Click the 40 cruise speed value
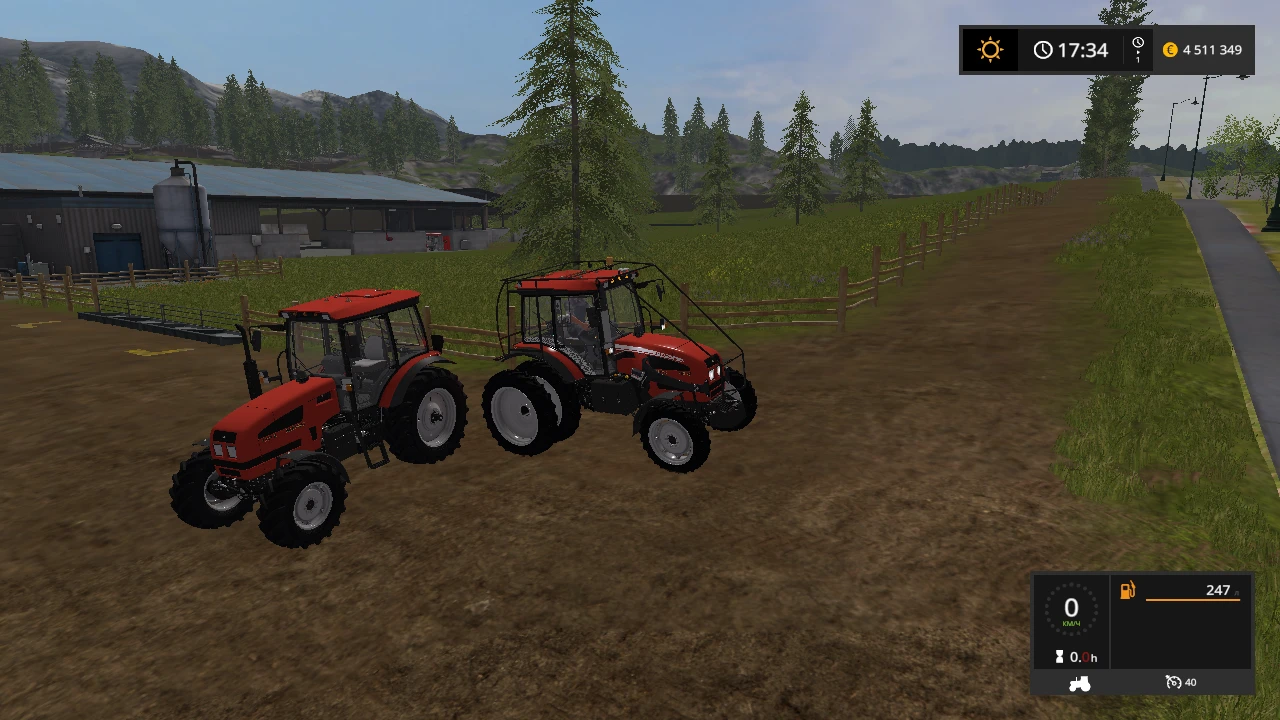This screenshot has width=1280, height=720. coord(1190,681)
